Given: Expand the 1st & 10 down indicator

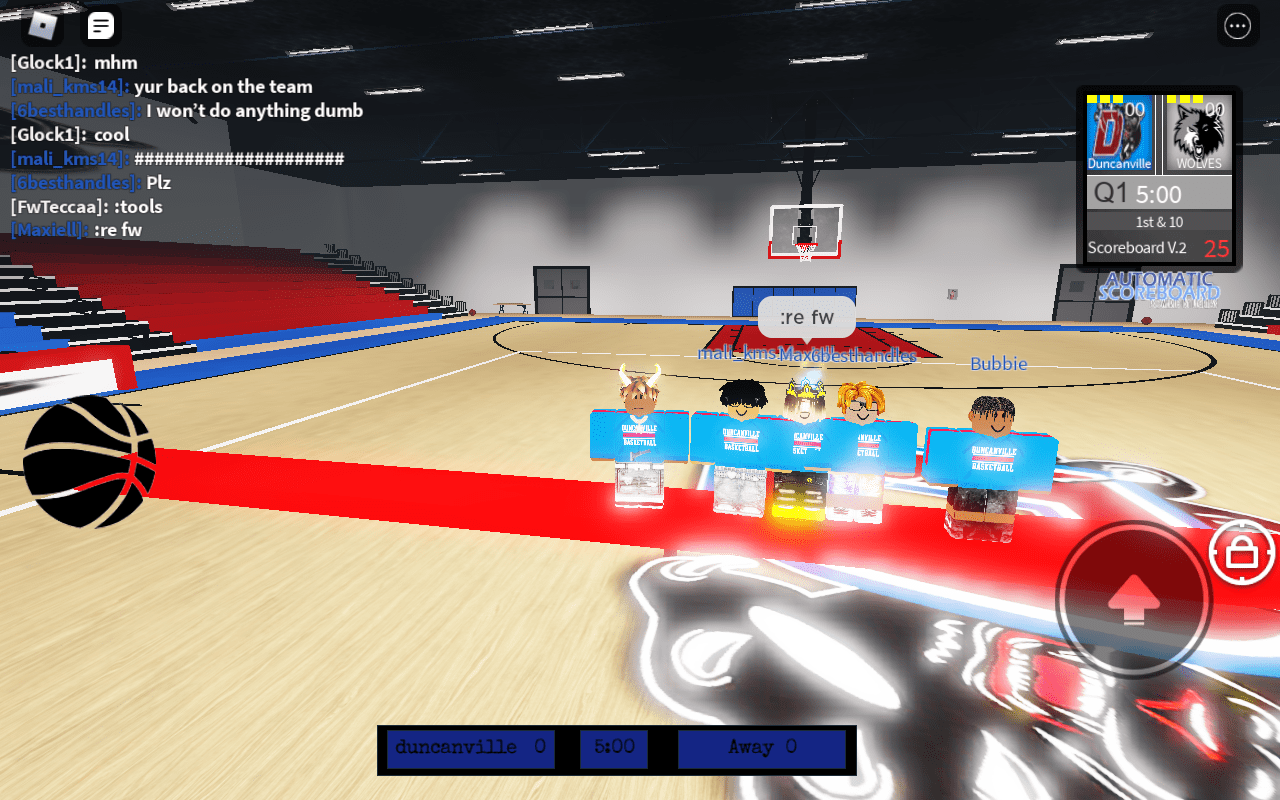Looking at the screenshot, I should click(1158, 222).
